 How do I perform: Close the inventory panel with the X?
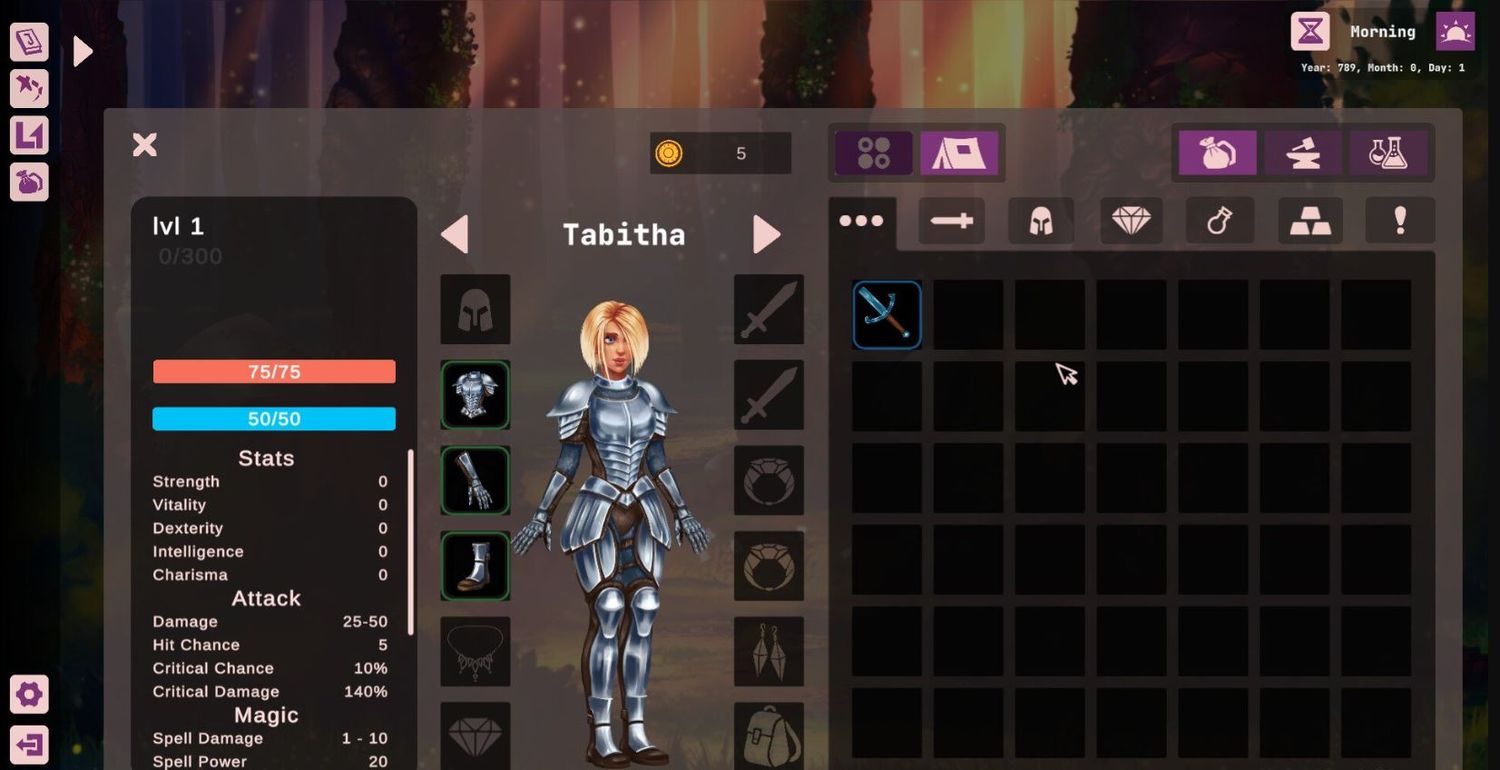(x=145, y=145)
